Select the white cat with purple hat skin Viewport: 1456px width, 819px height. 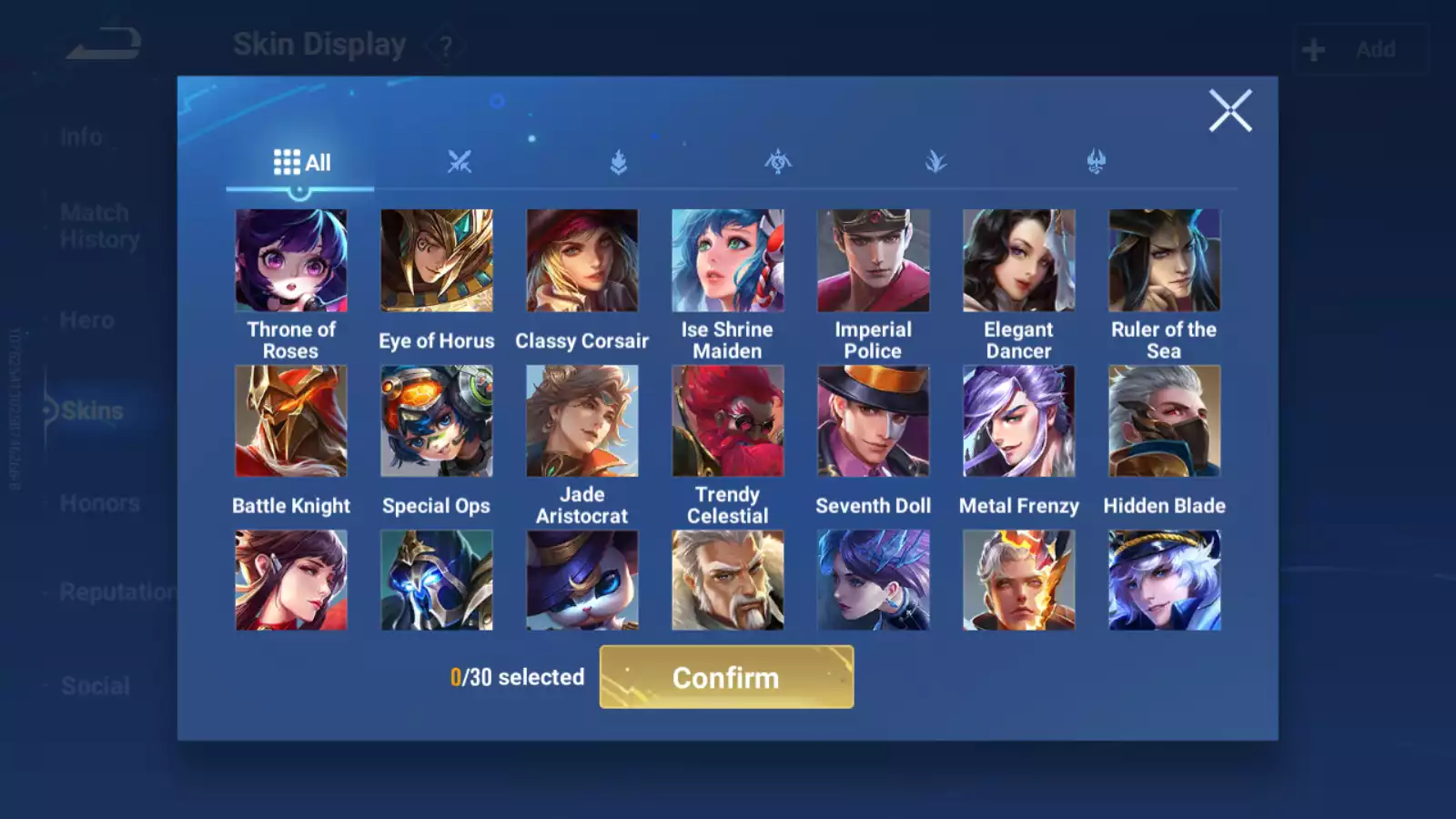[x=582, y=581]
